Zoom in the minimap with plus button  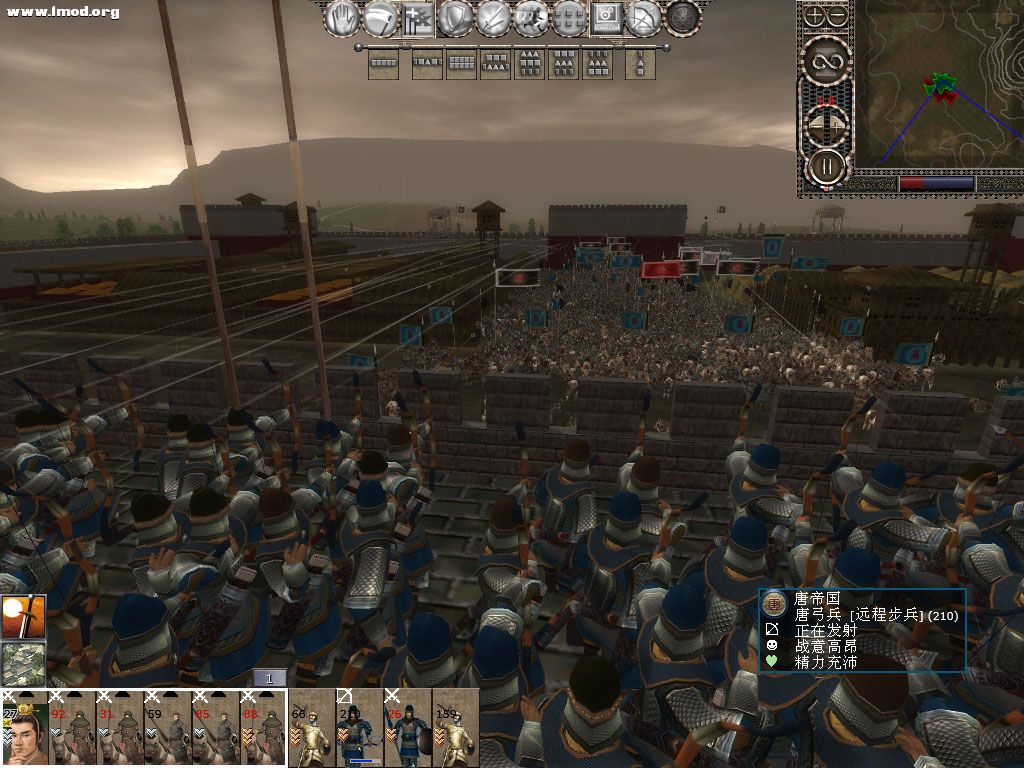[x=815, y=15]
